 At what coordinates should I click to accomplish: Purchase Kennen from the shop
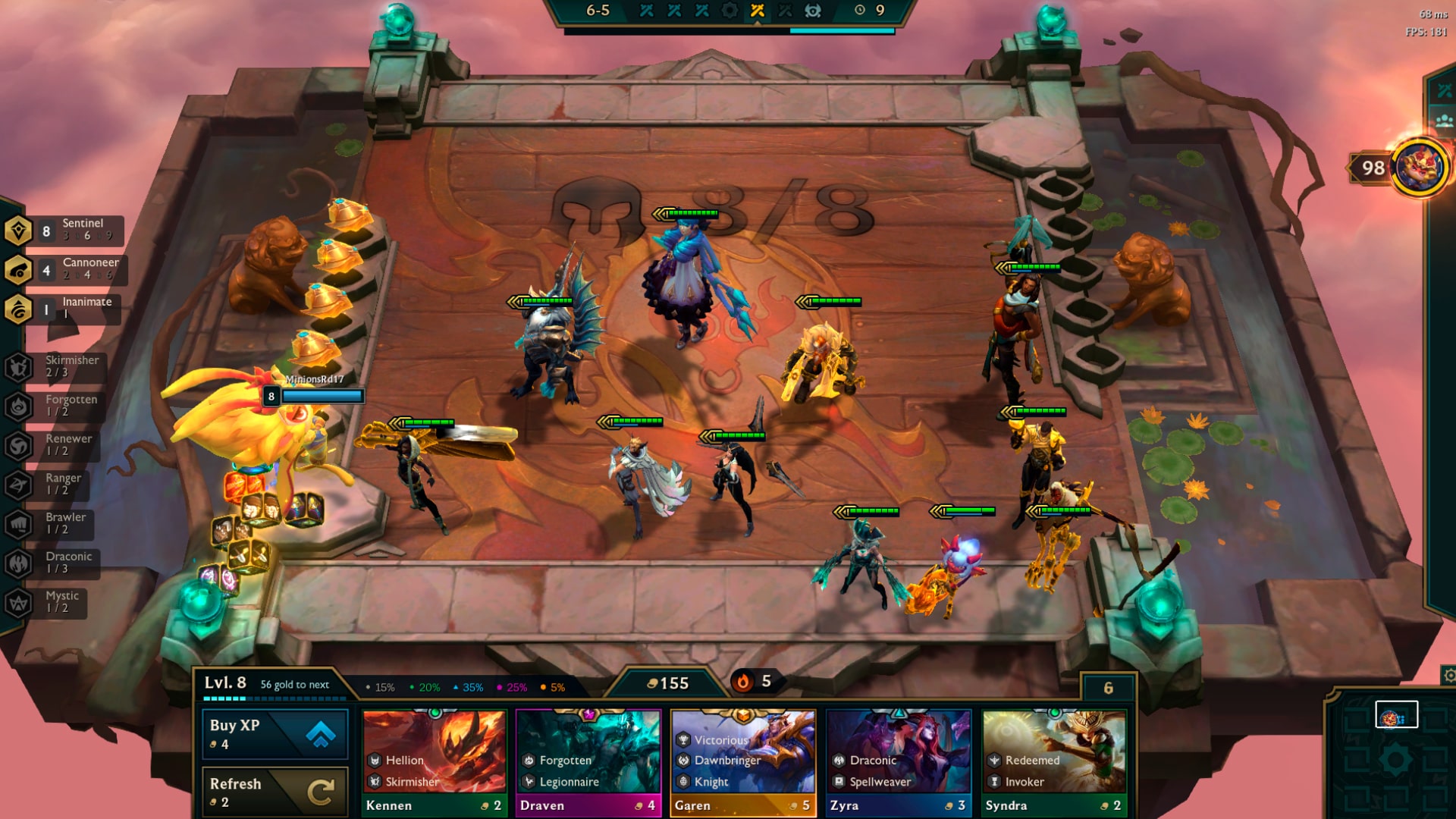pyautogui.click(x=435, y=758)
